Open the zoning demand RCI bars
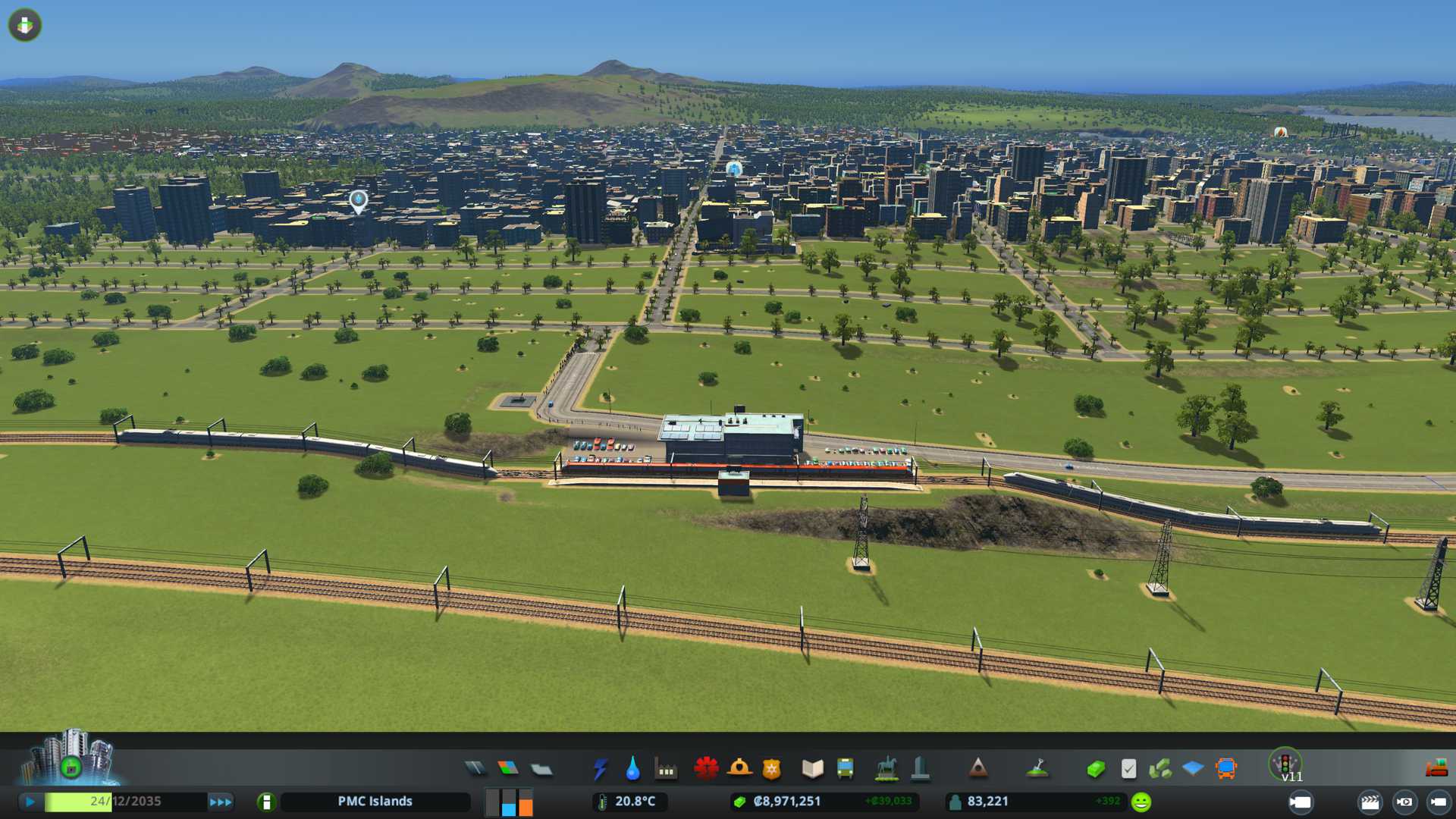The image size is (1456, 819). click(x=509, y=802)
